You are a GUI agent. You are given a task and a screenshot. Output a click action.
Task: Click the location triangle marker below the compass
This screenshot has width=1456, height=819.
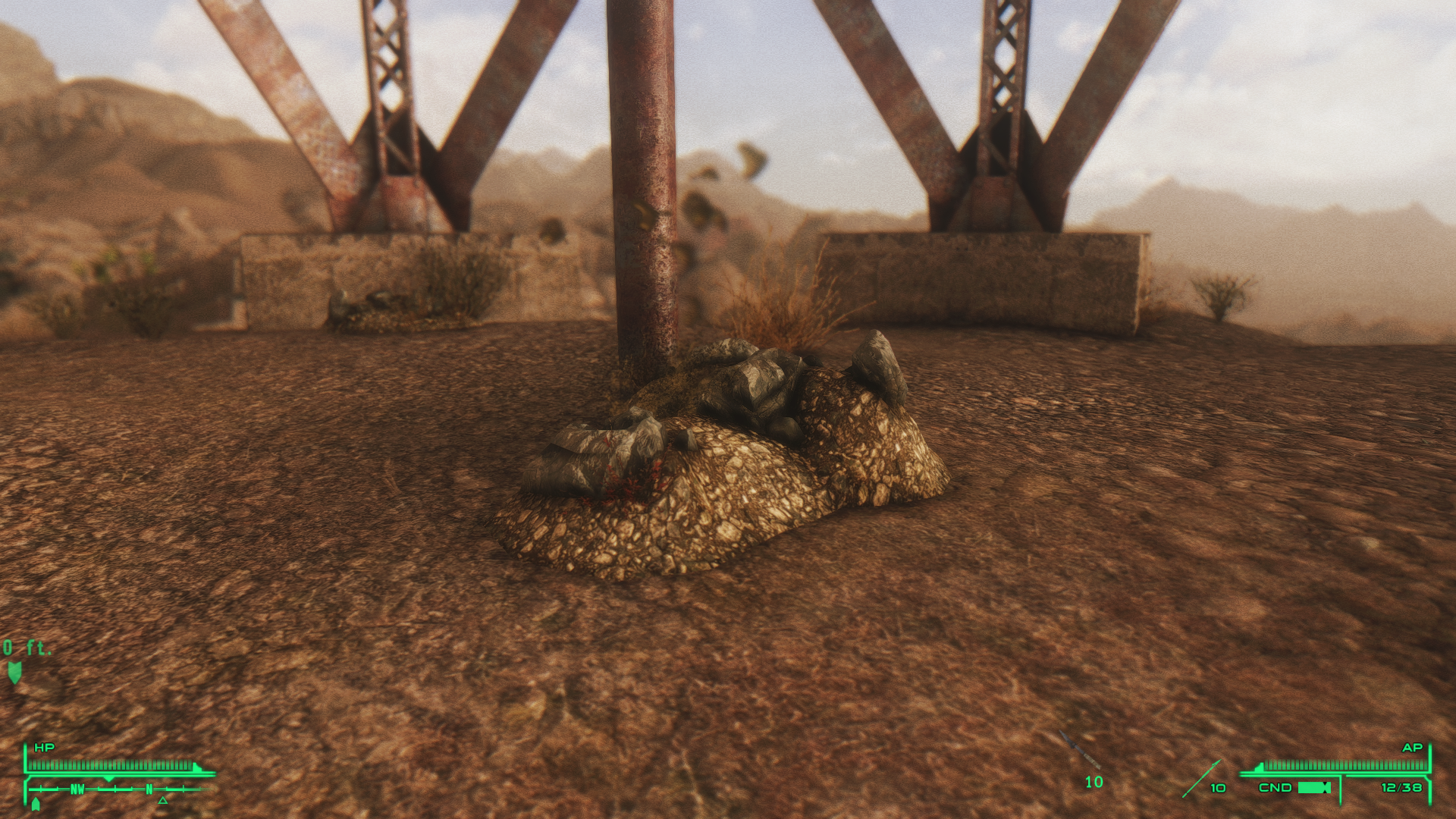(x=162, y=802)
